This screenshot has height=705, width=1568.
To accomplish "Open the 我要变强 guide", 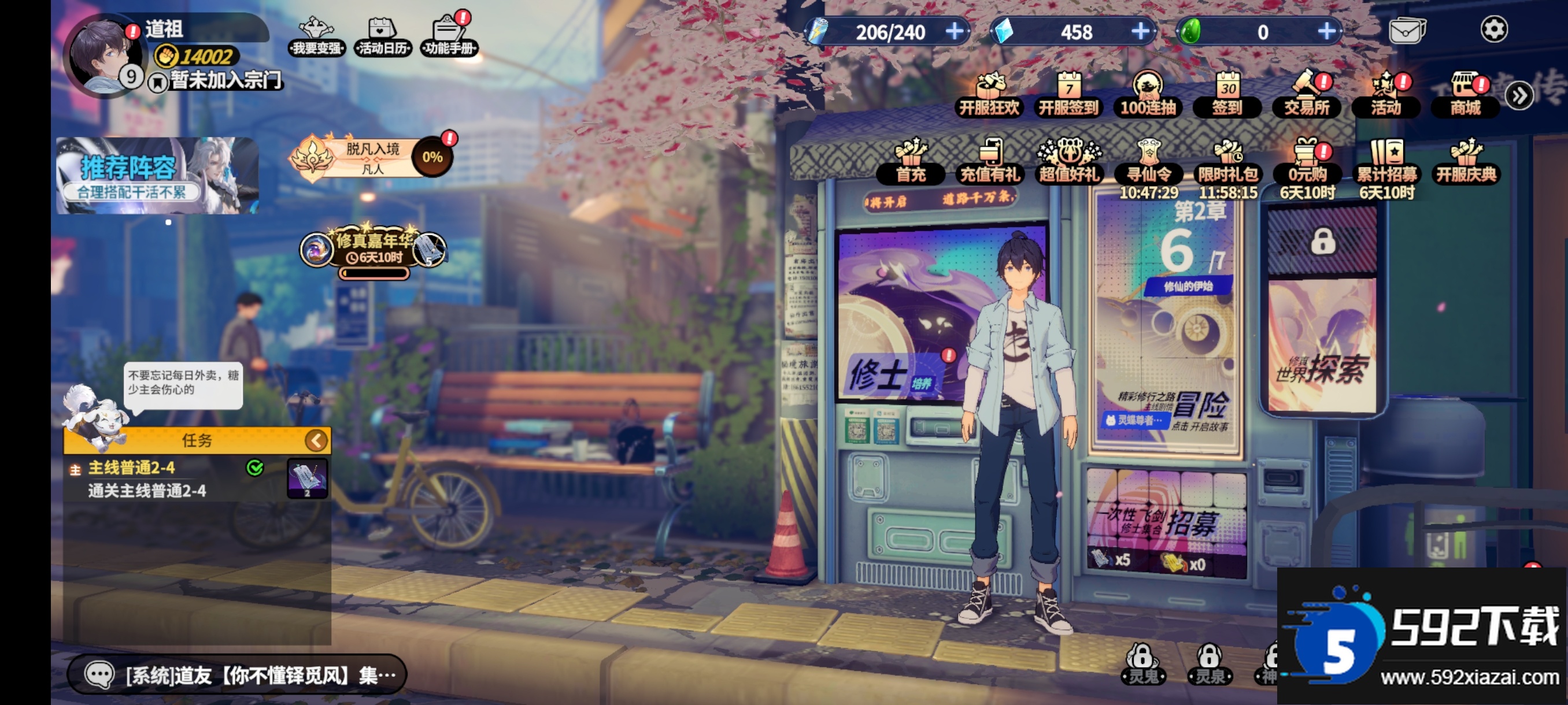I will [x=316, y=36].
